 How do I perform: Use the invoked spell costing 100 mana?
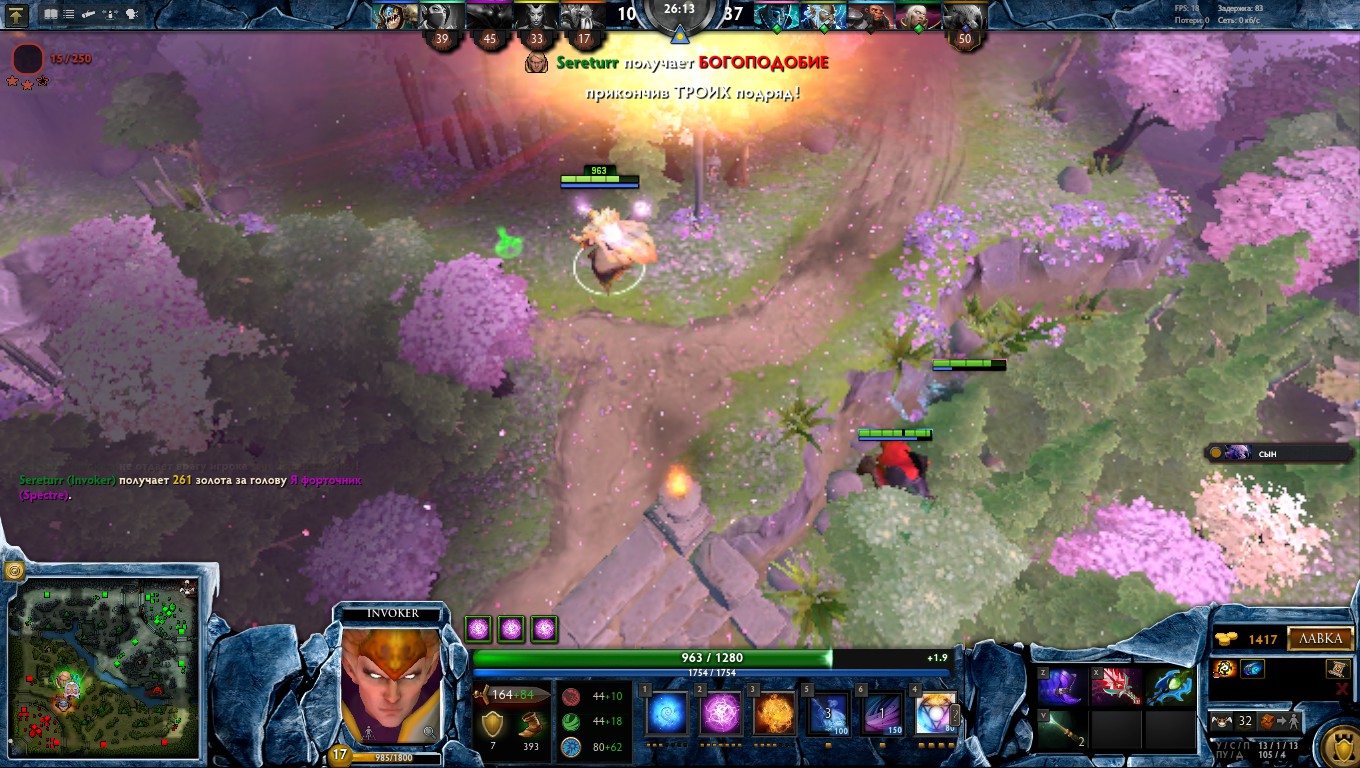coord(828,714)
